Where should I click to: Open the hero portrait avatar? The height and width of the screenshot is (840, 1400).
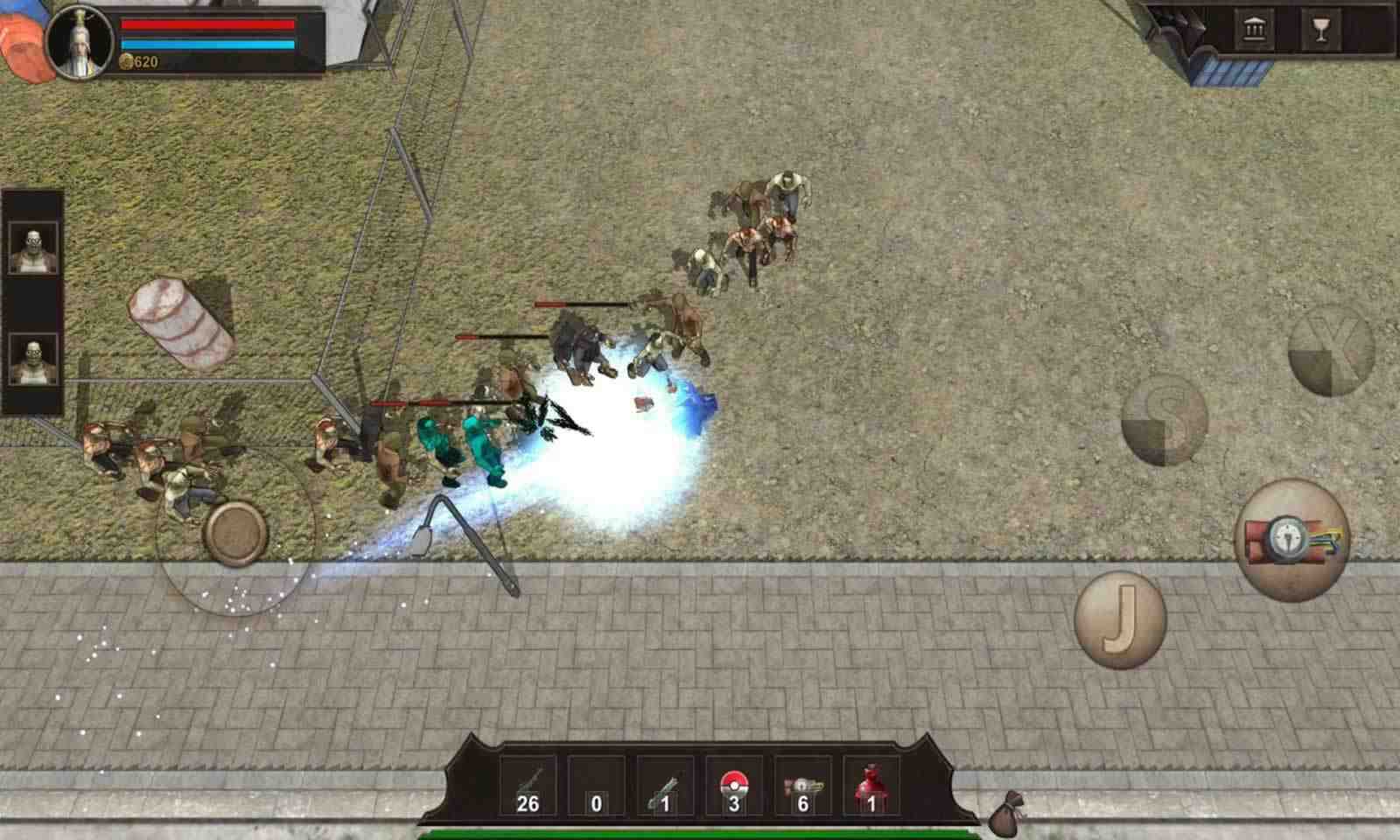click(x=77, y=42)
